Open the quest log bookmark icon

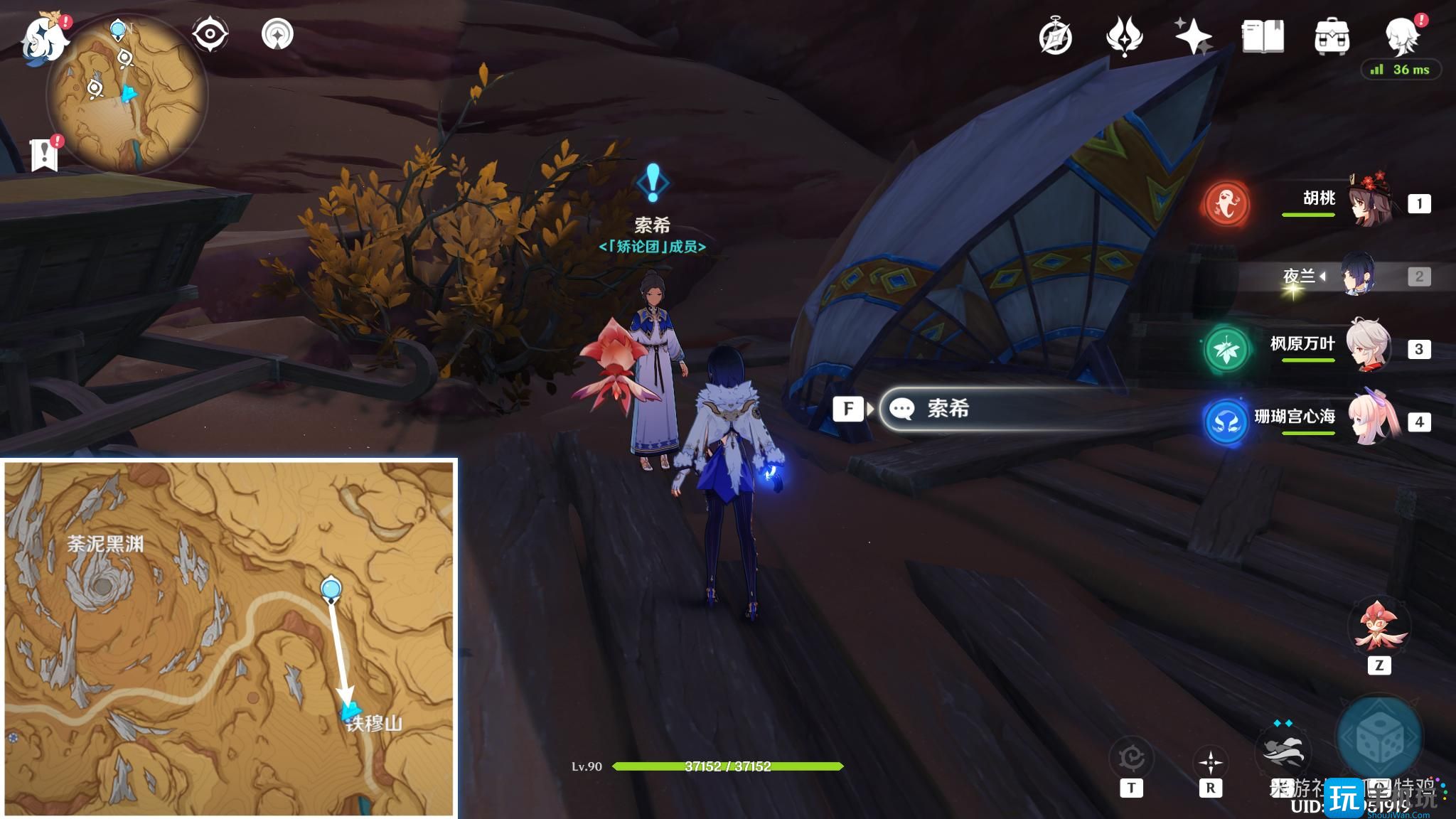coord(44,153)
